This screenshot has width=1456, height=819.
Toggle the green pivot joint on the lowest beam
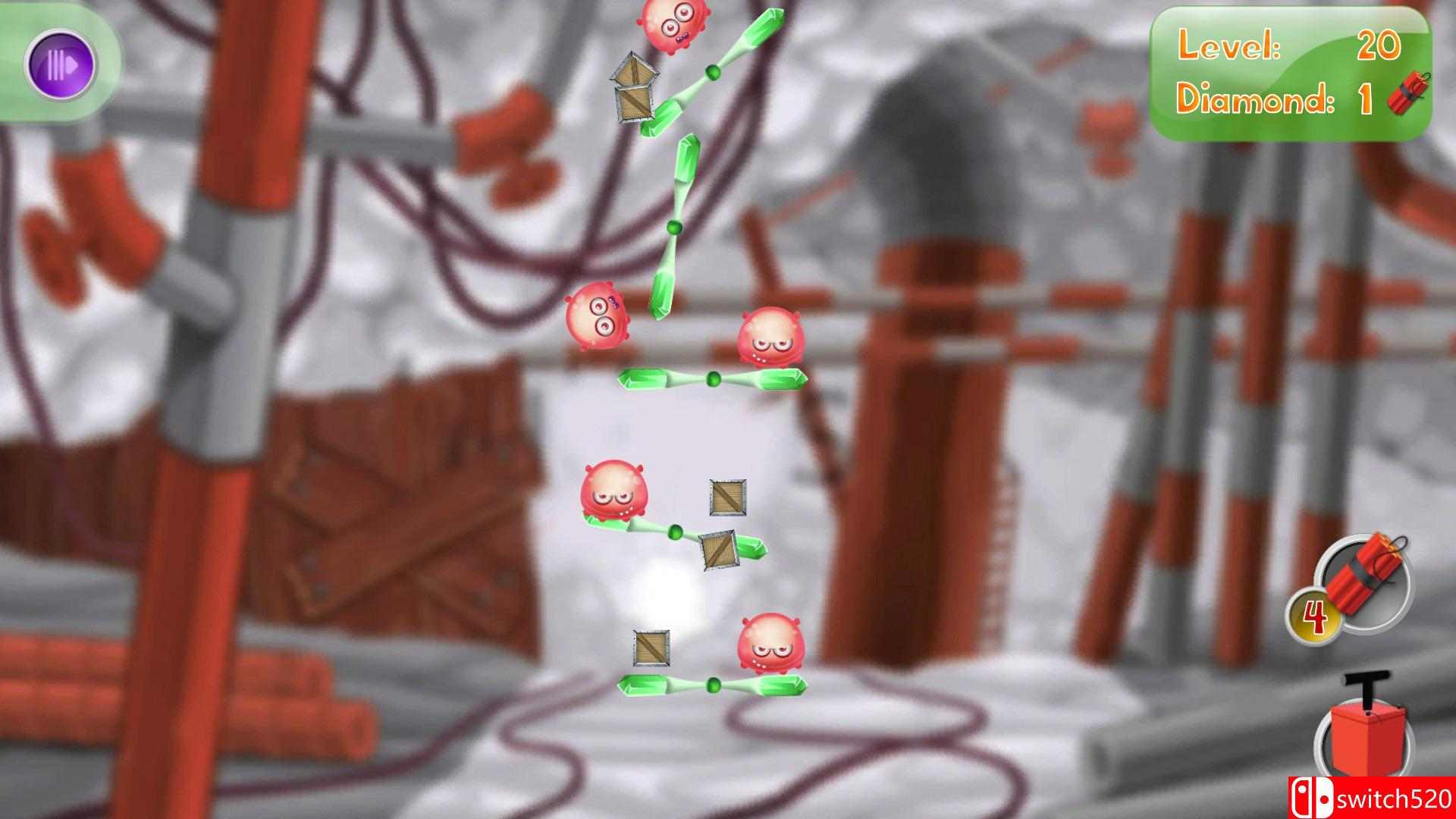click(714, 682)
